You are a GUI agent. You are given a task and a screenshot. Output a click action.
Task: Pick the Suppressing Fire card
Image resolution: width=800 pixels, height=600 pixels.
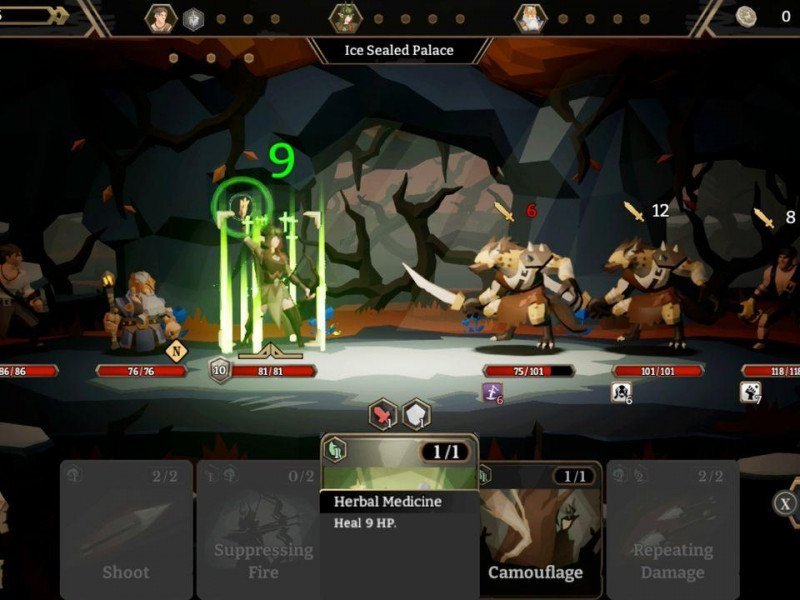tap(262, 530)
